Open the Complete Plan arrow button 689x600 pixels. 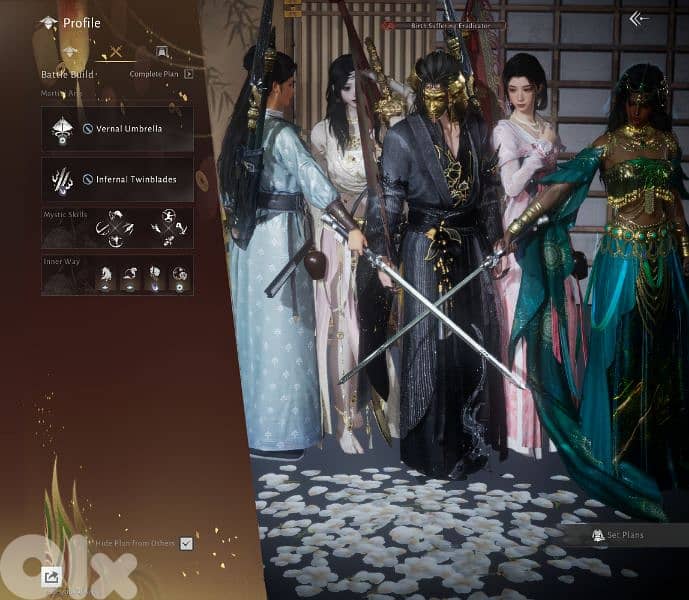188,74
